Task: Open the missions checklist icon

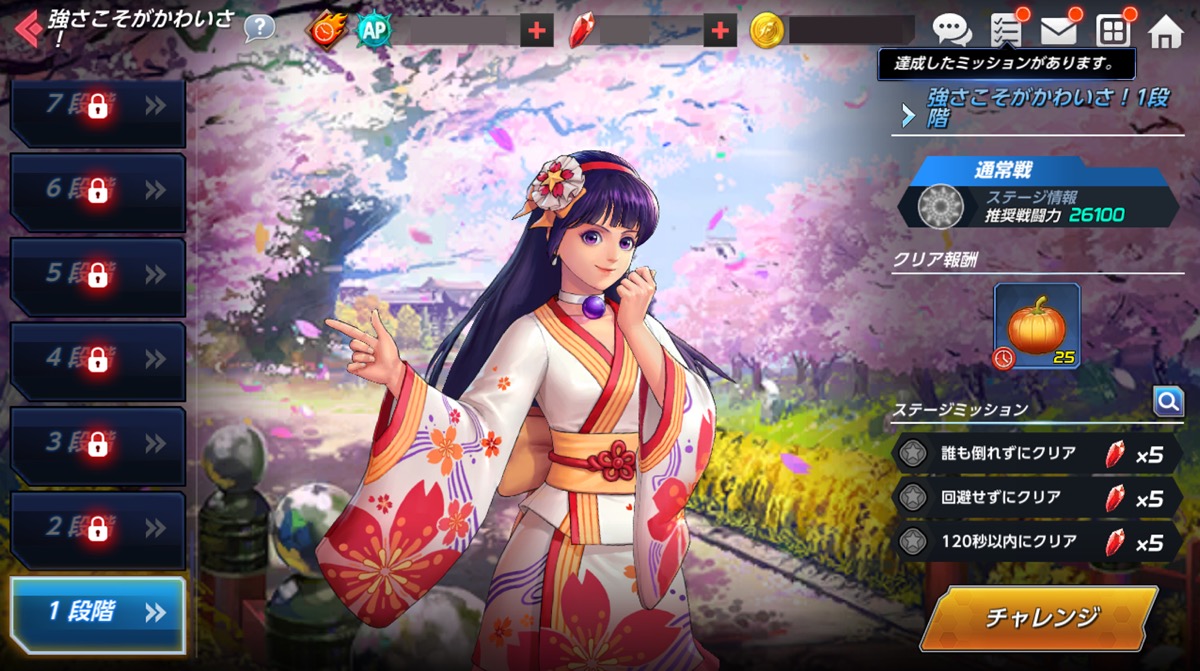Action: click(1005, 31)
